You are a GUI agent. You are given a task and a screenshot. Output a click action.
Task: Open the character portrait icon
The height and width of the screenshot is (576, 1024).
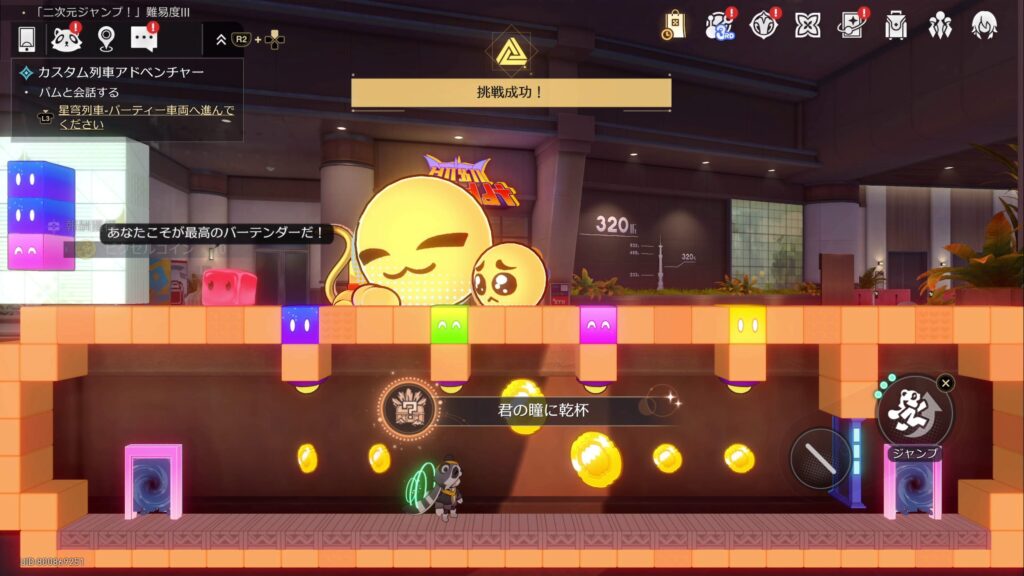click(x=984, y=25)
